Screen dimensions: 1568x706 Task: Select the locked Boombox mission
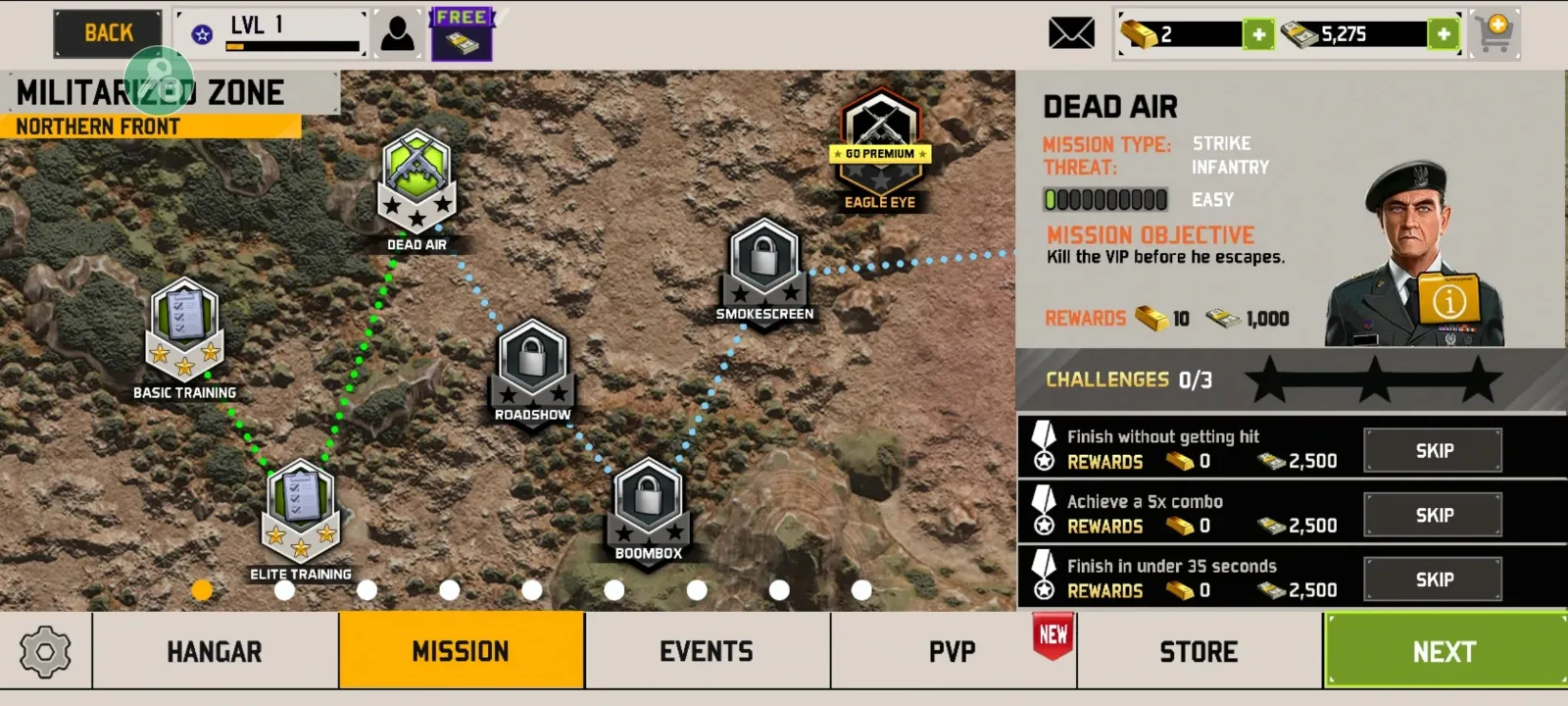[648, 502]
